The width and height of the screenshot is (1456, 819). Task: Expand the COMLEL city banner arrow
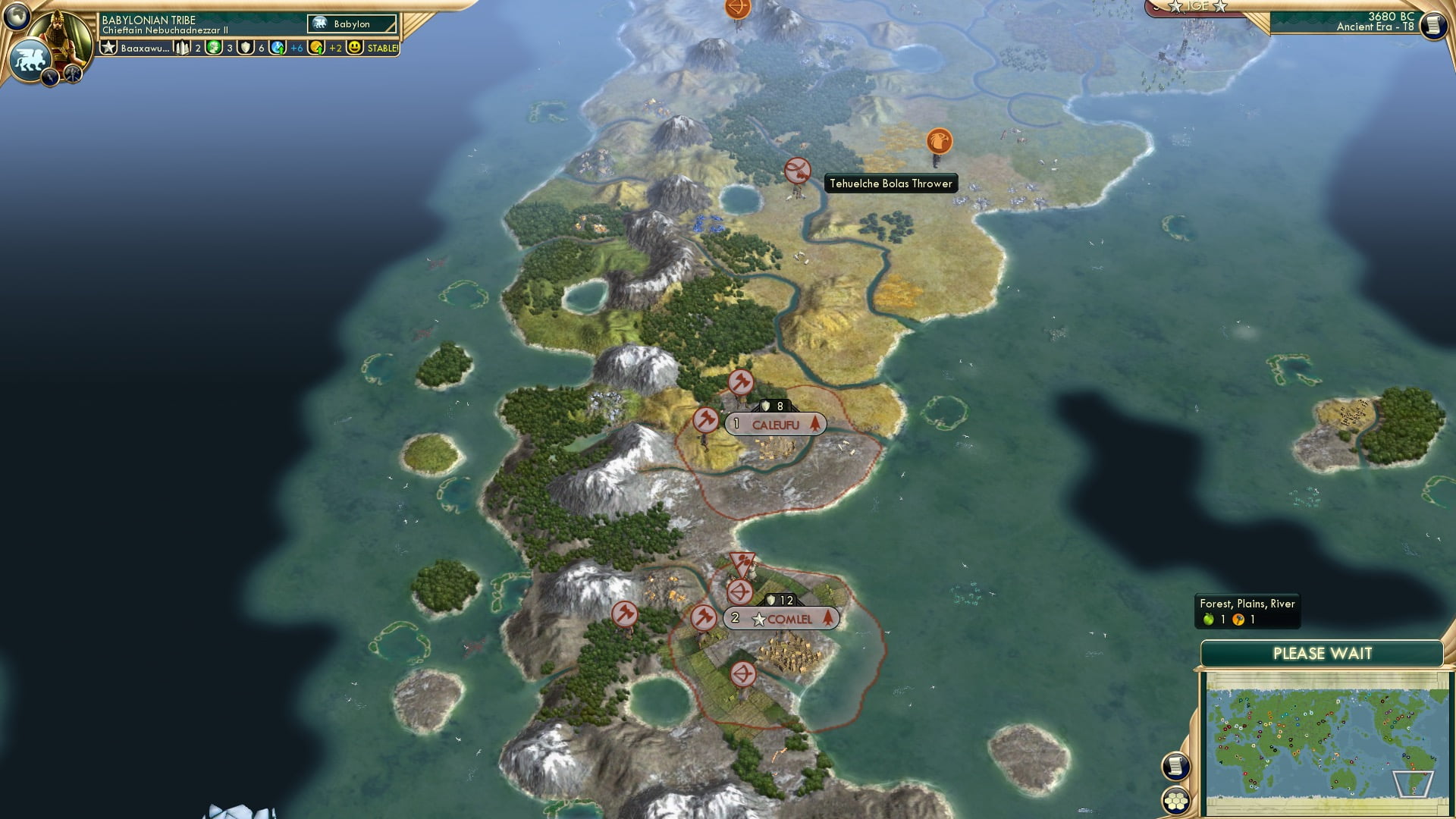828,618
